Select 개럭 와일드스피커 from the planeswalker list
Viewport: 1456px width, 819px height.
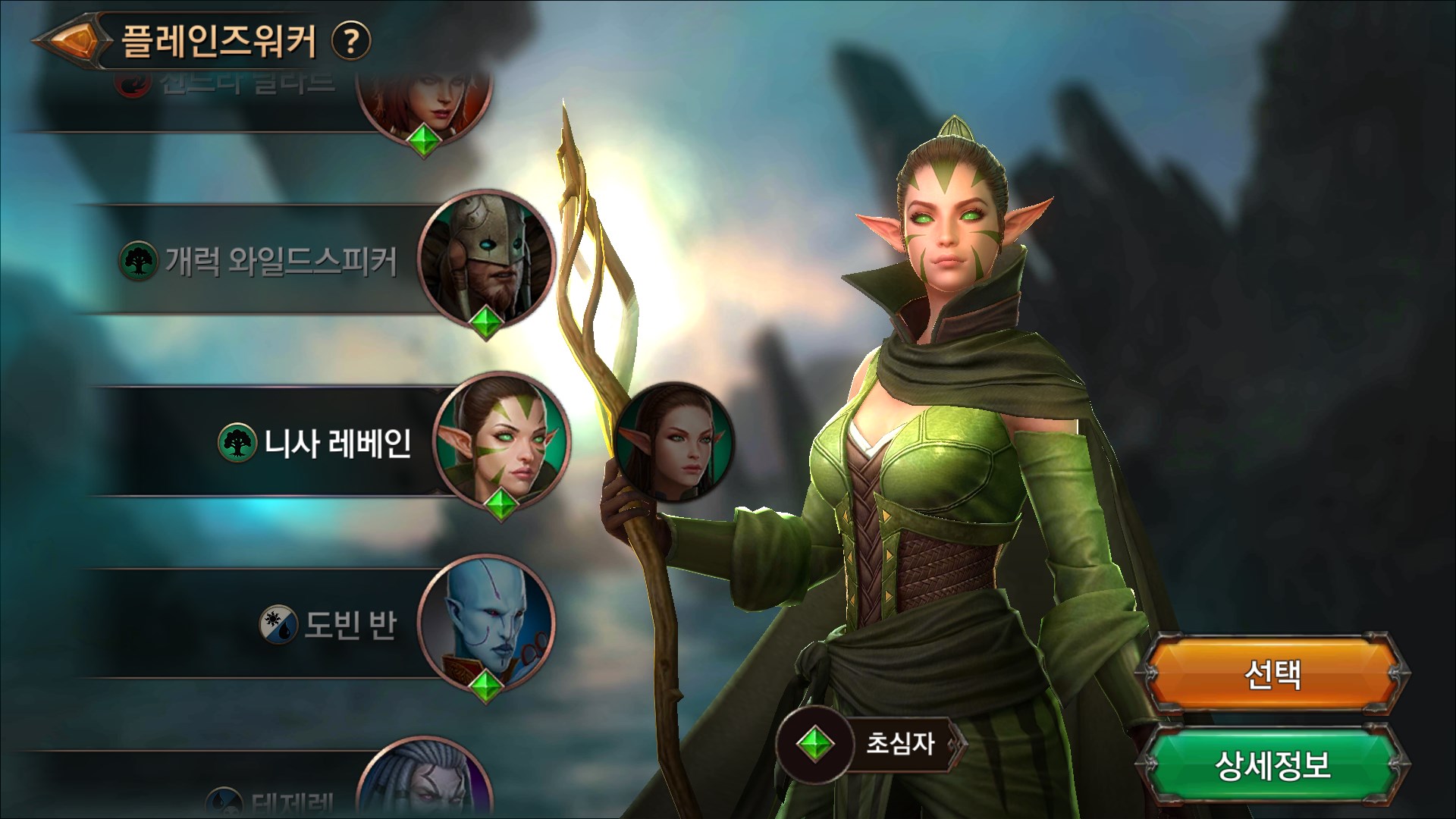point(282,261)
